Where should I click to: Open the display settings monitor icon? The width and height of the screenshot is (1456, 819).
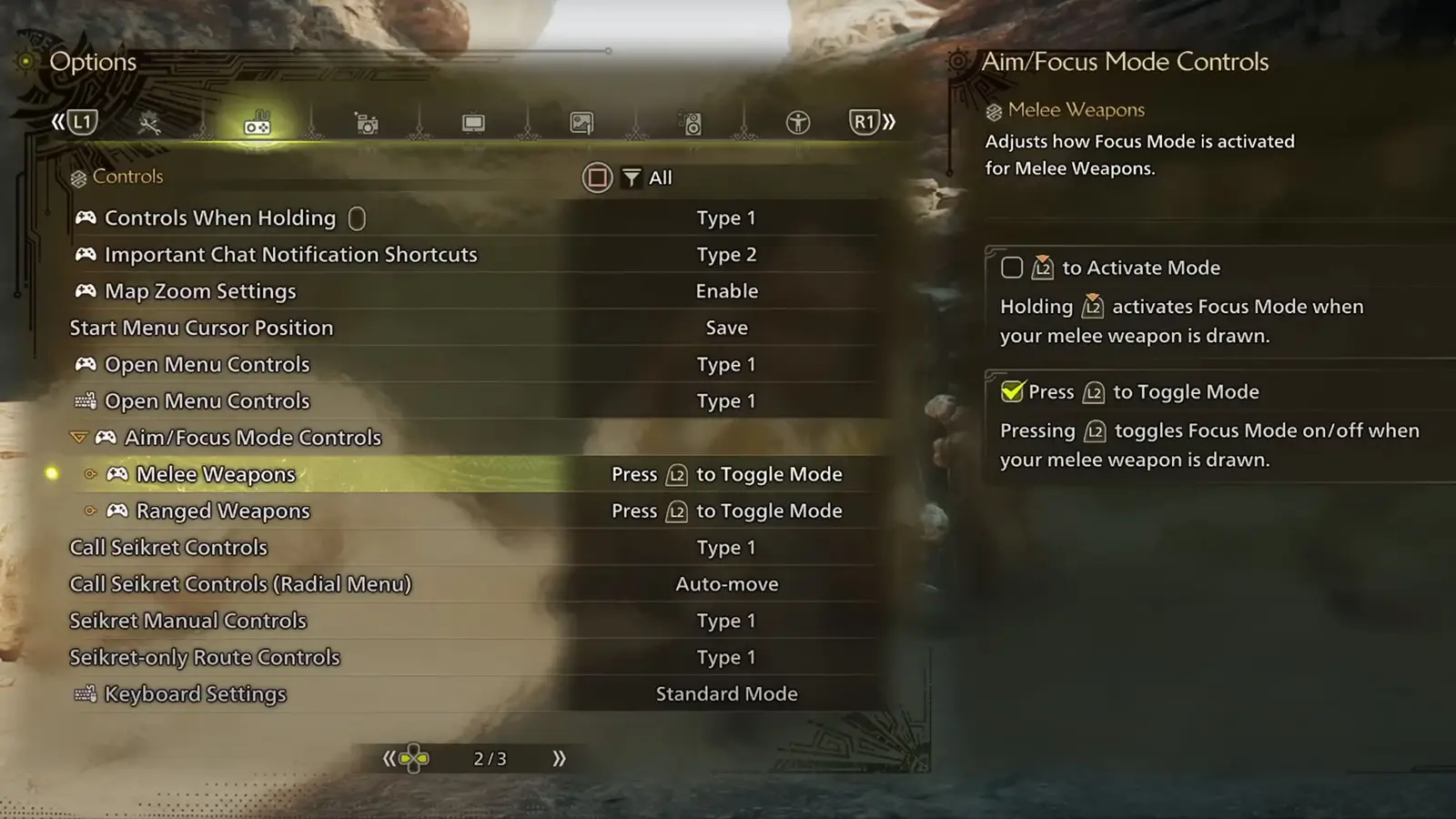coord(474,121)
